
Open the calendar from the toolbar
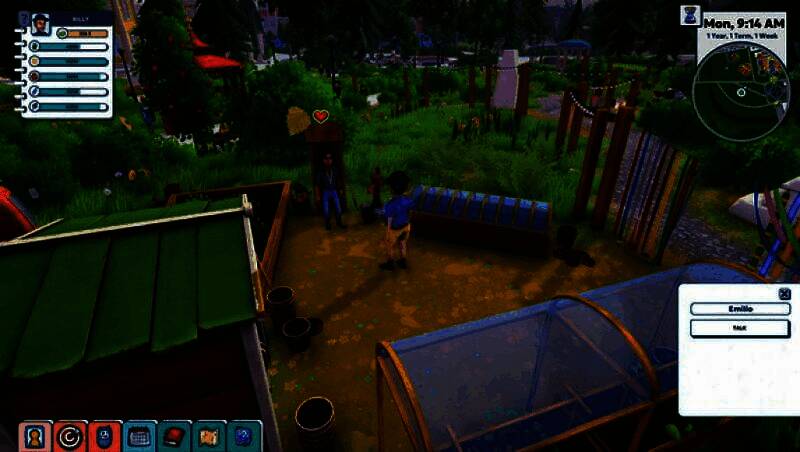pos(140,437)
